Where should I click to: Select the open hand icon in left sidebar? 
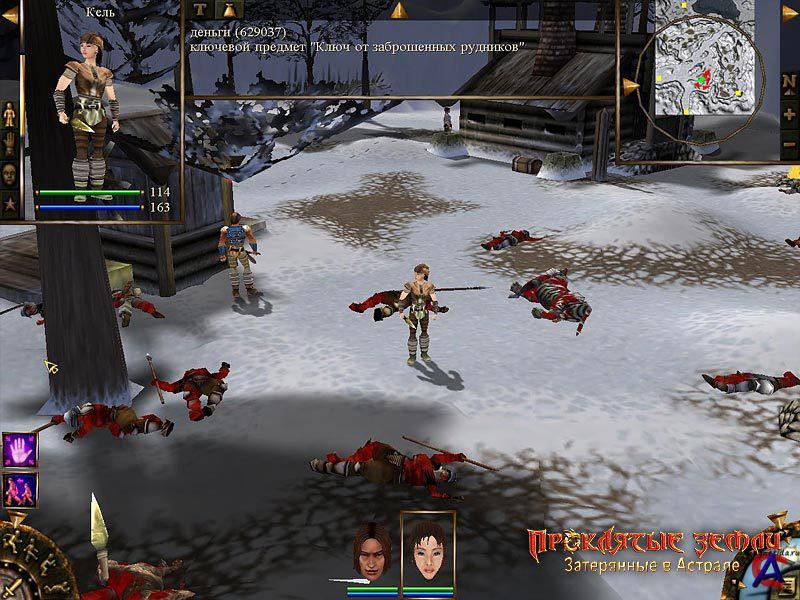coord(9,143)
